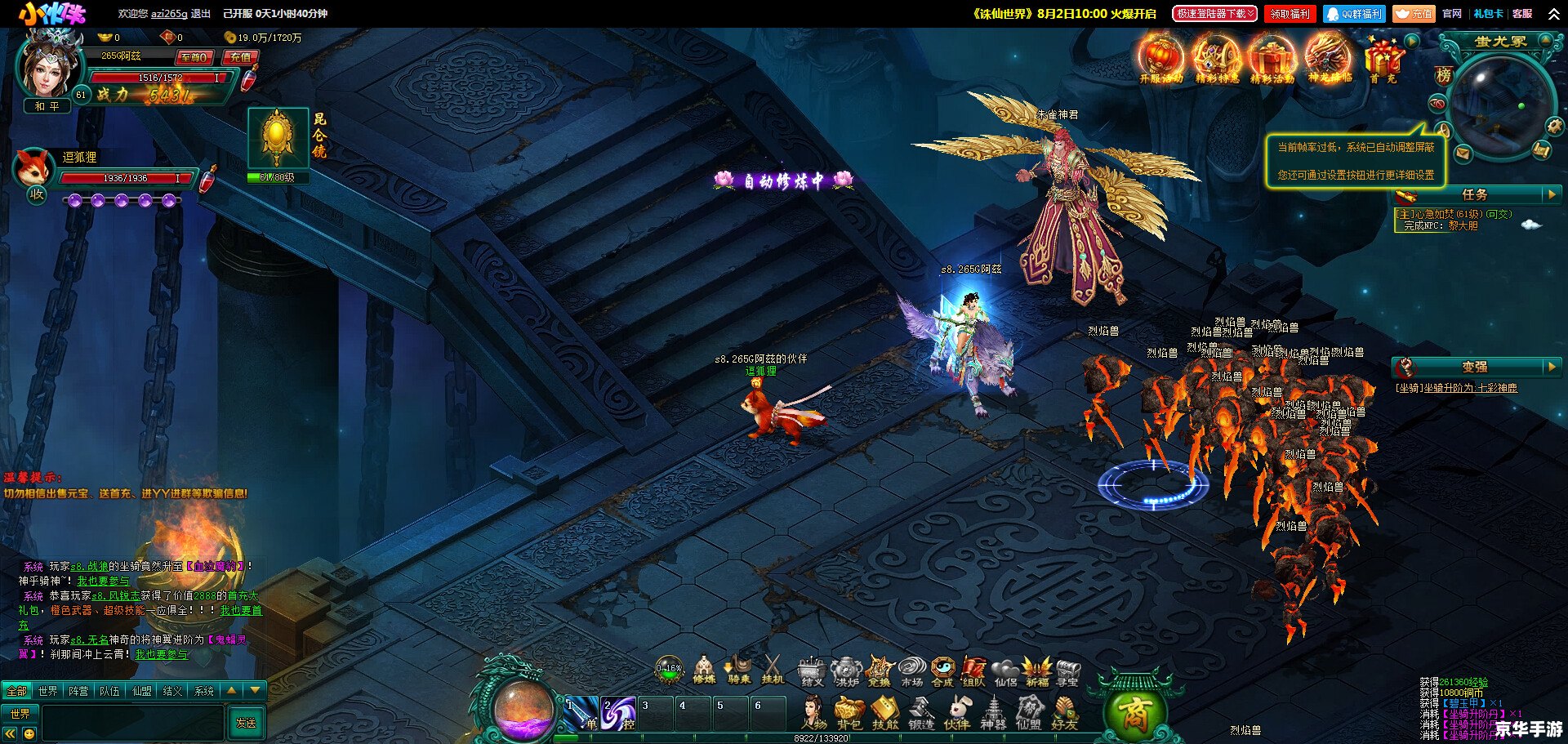Click the 充值 recharge button beside 至尊0
Image resolution: width=1568 pixels, height=744 pixels.
click(240, 57)
